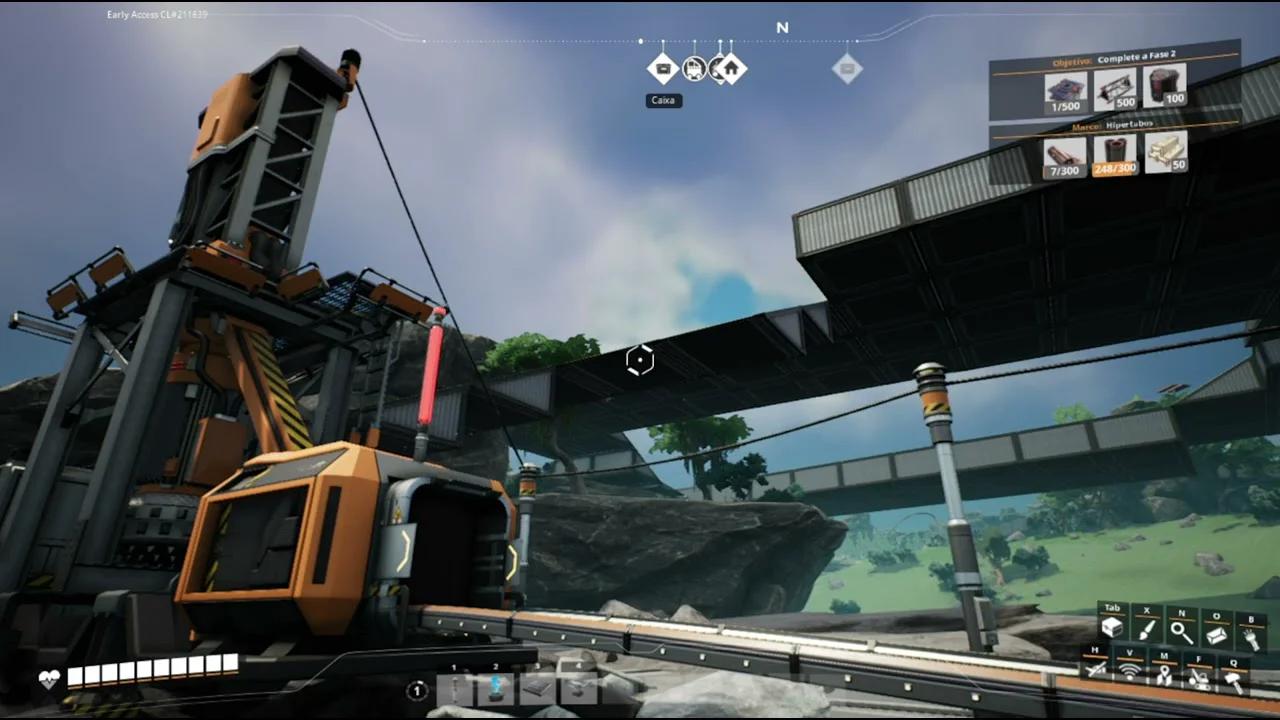
Task: Open search with the magnifying glass icon
Action: click(x=1181, y=630)
